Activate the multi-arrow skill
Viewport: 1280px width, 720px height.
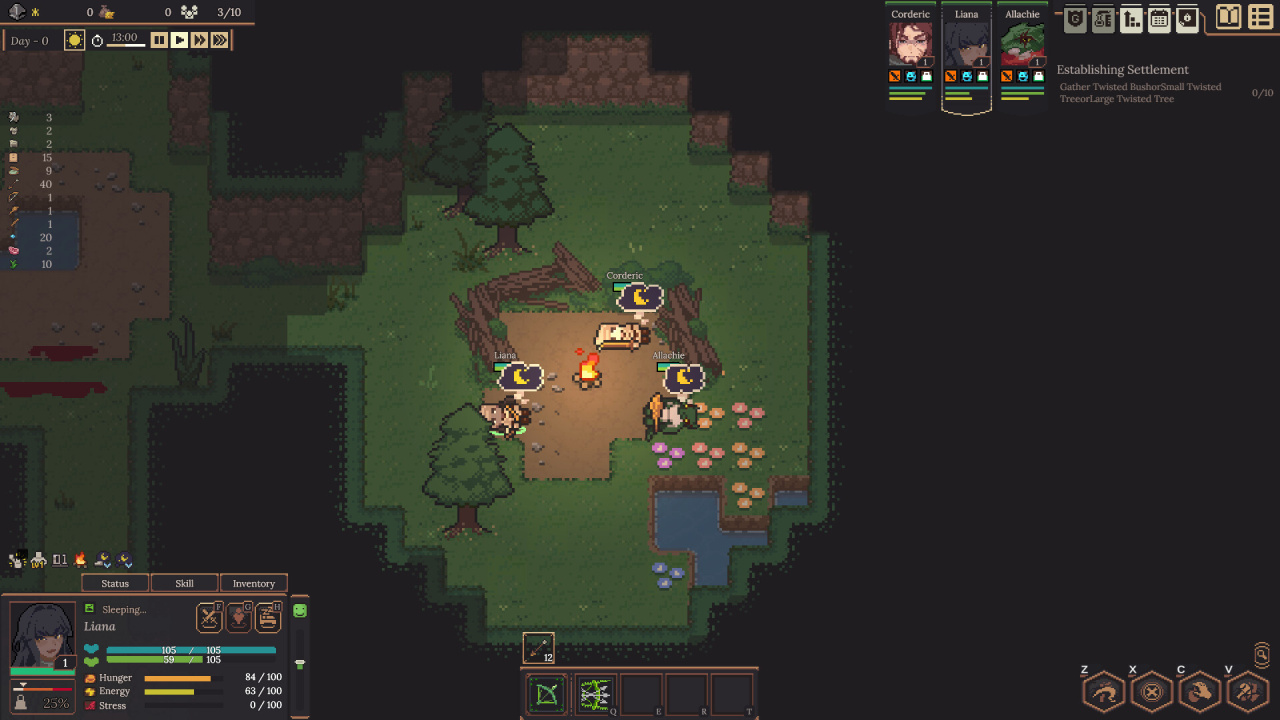(594, 694)
